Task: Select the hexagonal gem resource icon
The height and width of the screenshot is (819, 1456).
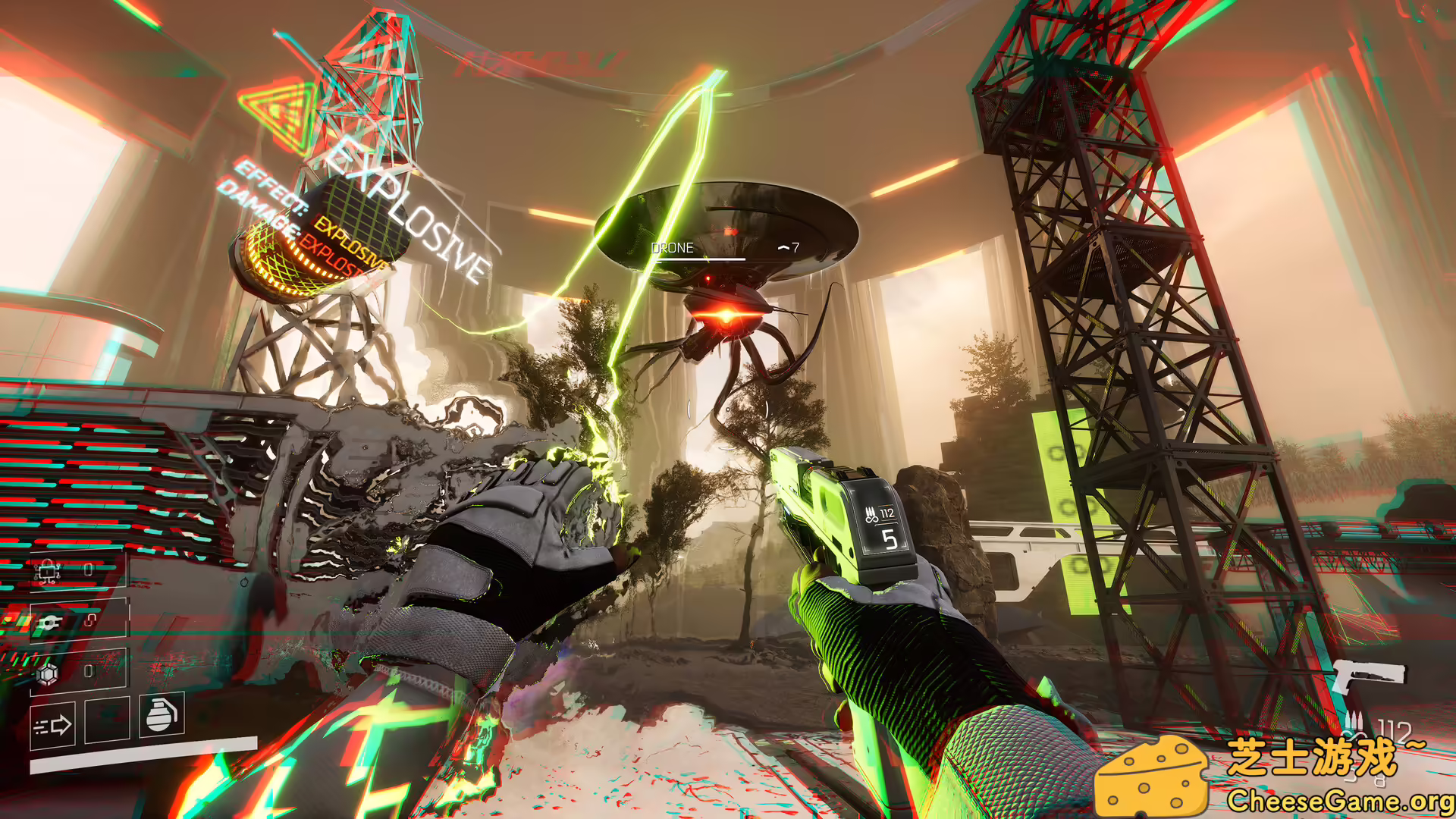Action: 48,673
